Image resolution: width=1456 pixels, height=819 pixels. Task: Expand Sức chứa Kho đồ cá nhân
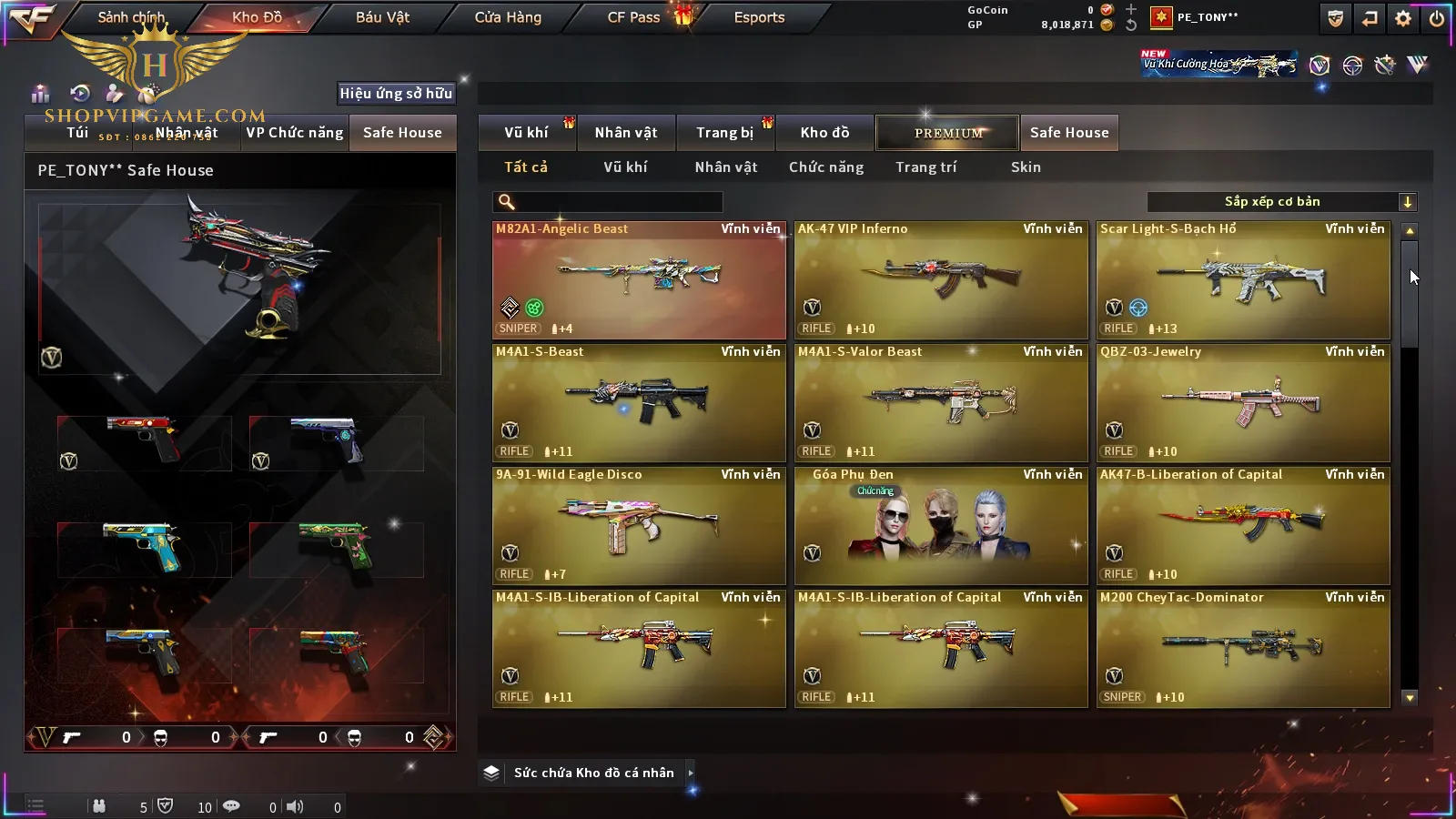click(691, 773)
